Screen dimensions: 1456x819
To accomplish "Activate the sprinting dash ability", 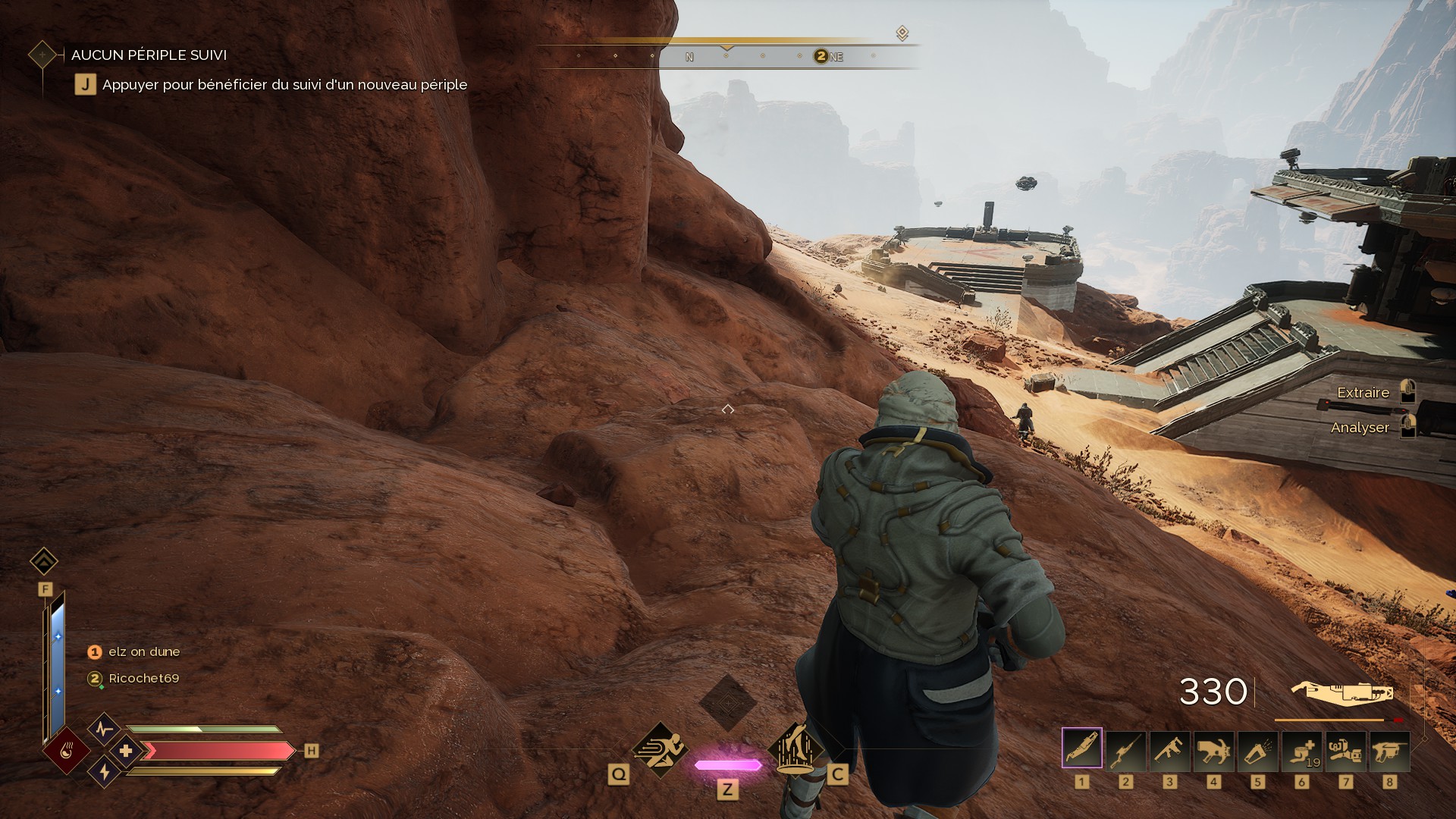I will tap(659, 749).
